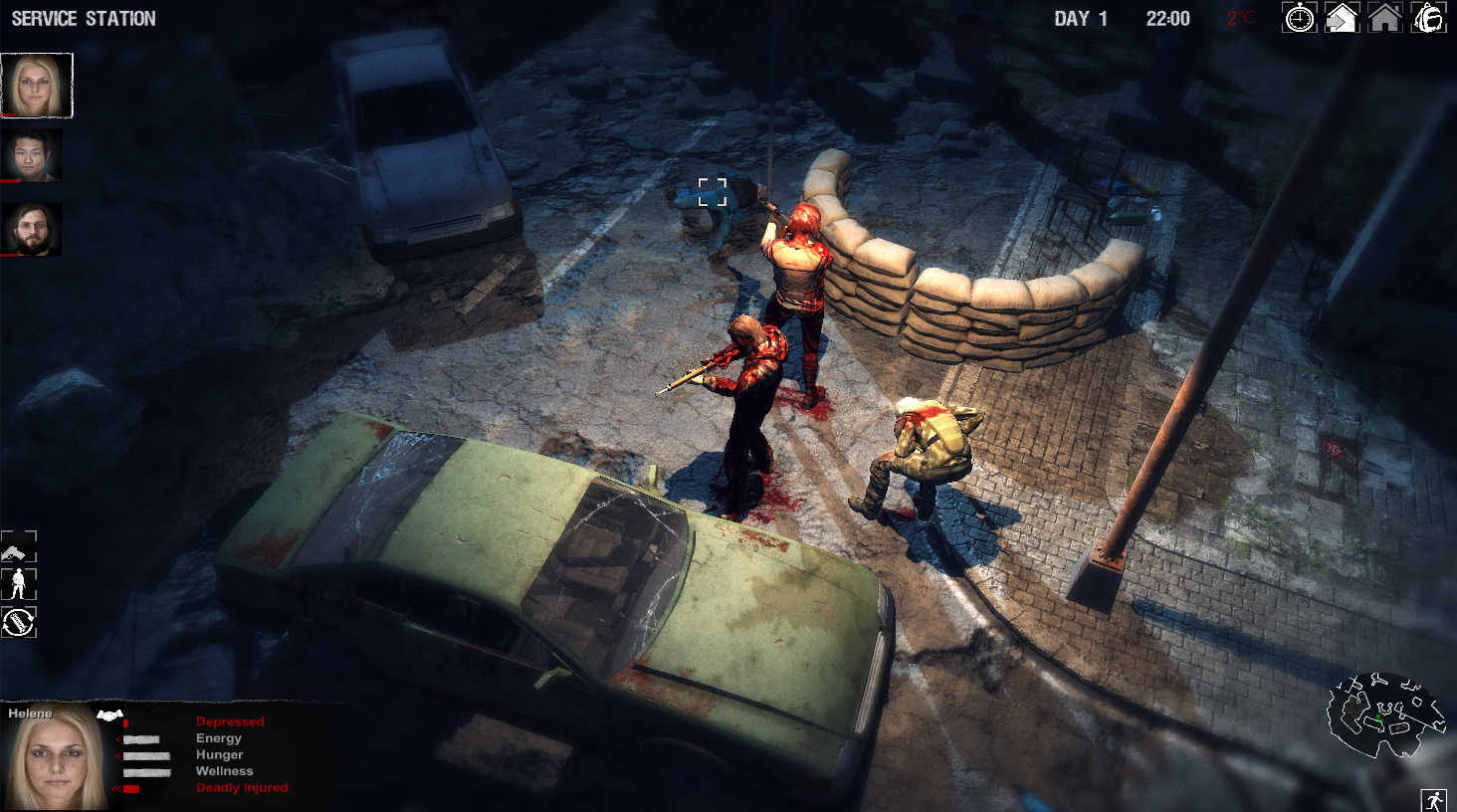Click the Depressed mood label
Screen dimensions: 1457x812
click(x=231, y=721)
